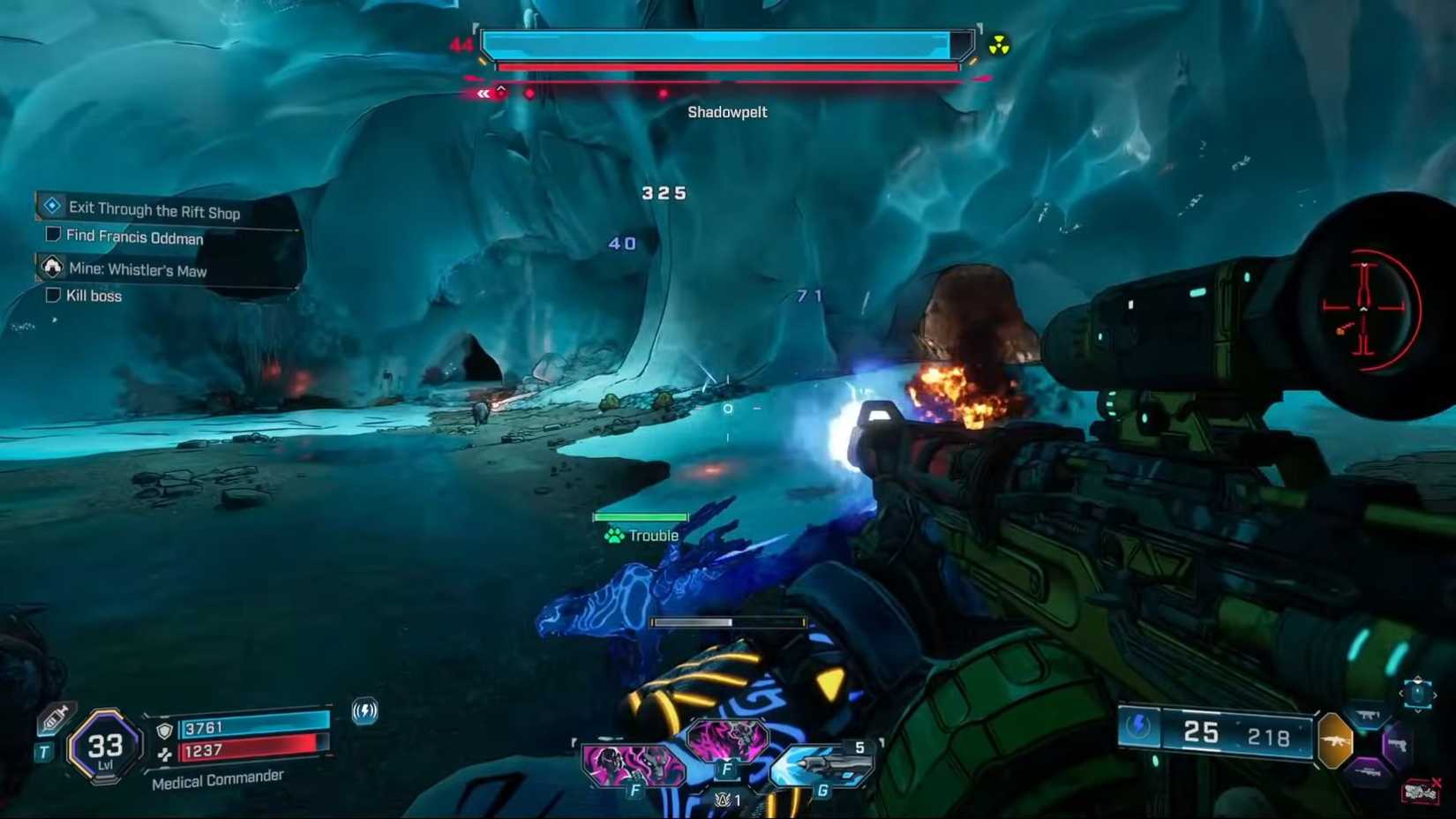This screenshot has height=819, width=1456.
Task: Check the Find Francis Oddman objective box
Action: point(53,234)
